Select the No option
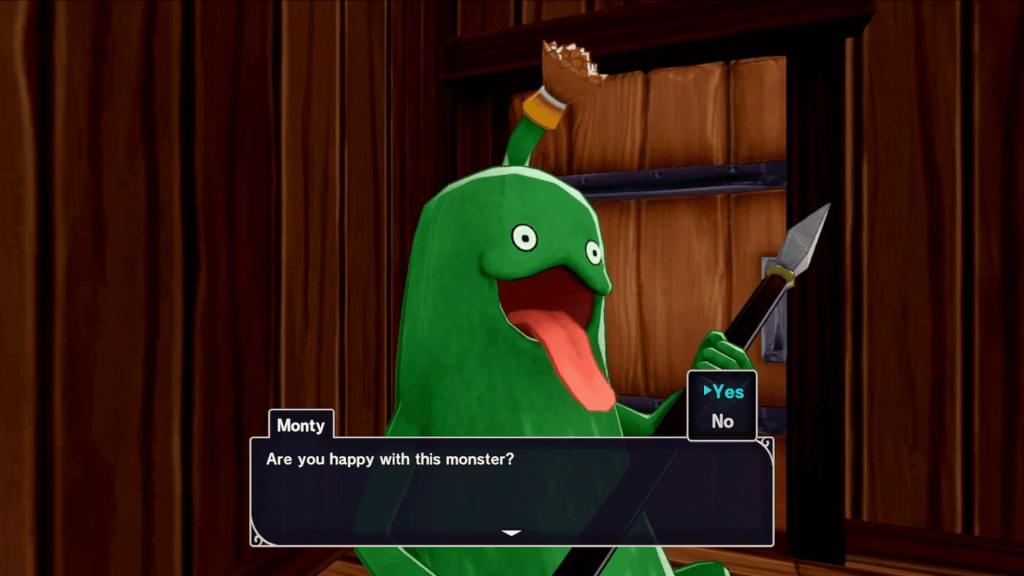Viewport: 1024px width, 576px height. (x=723, y=422)
